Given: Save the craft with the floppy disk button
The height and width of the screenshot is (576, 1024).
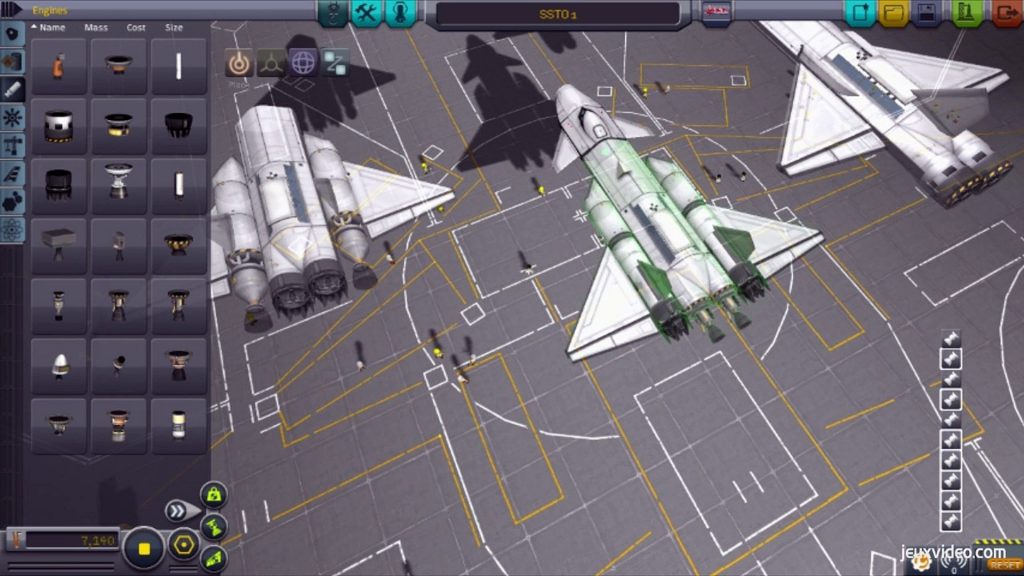Looking at the screenshot, I should pyautogui.click(x=927, y=13).
